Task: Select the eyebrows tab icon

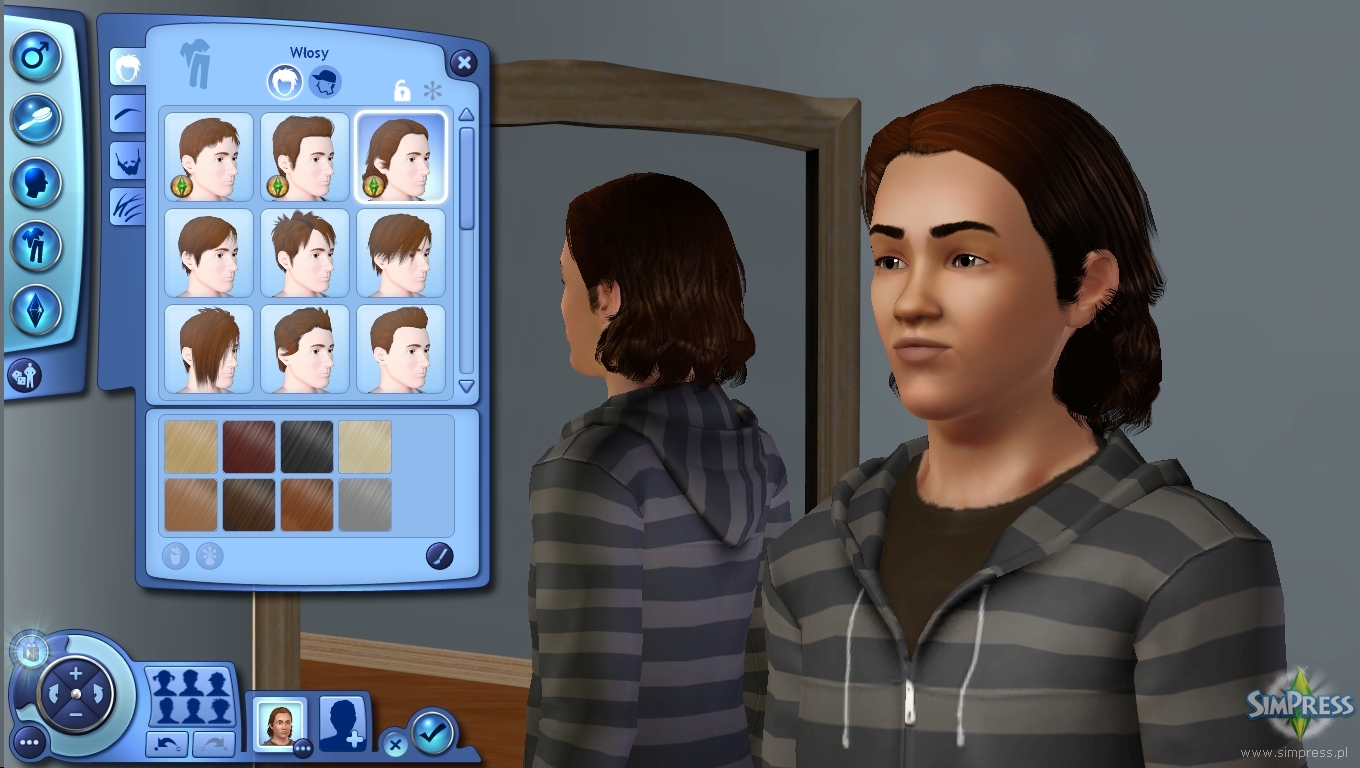Action: (125, 114)
